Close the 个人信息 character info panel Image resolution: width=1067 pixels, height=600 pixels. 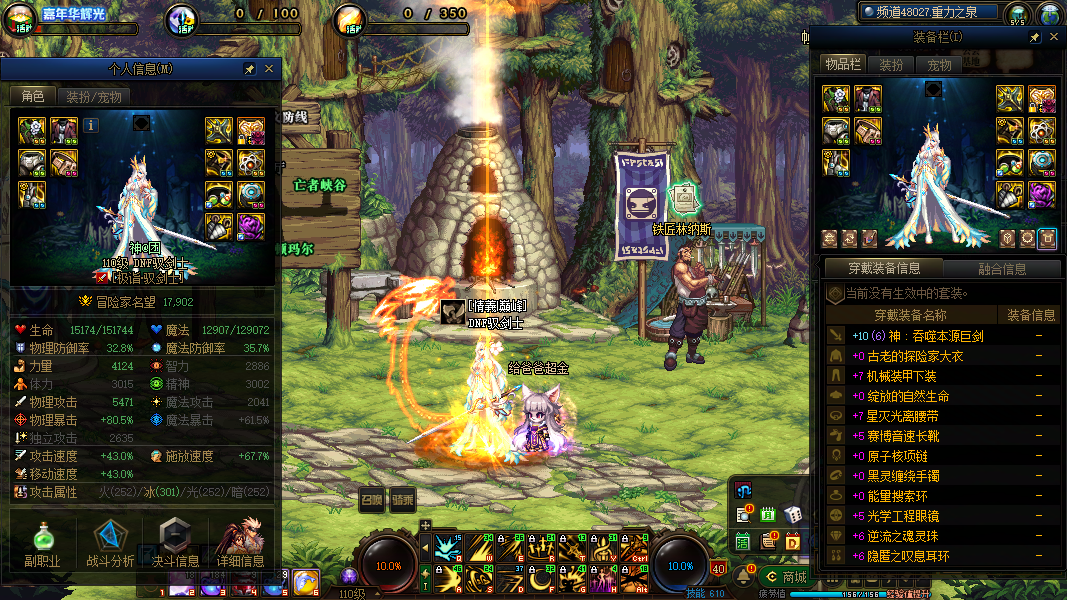click(268, 70)
